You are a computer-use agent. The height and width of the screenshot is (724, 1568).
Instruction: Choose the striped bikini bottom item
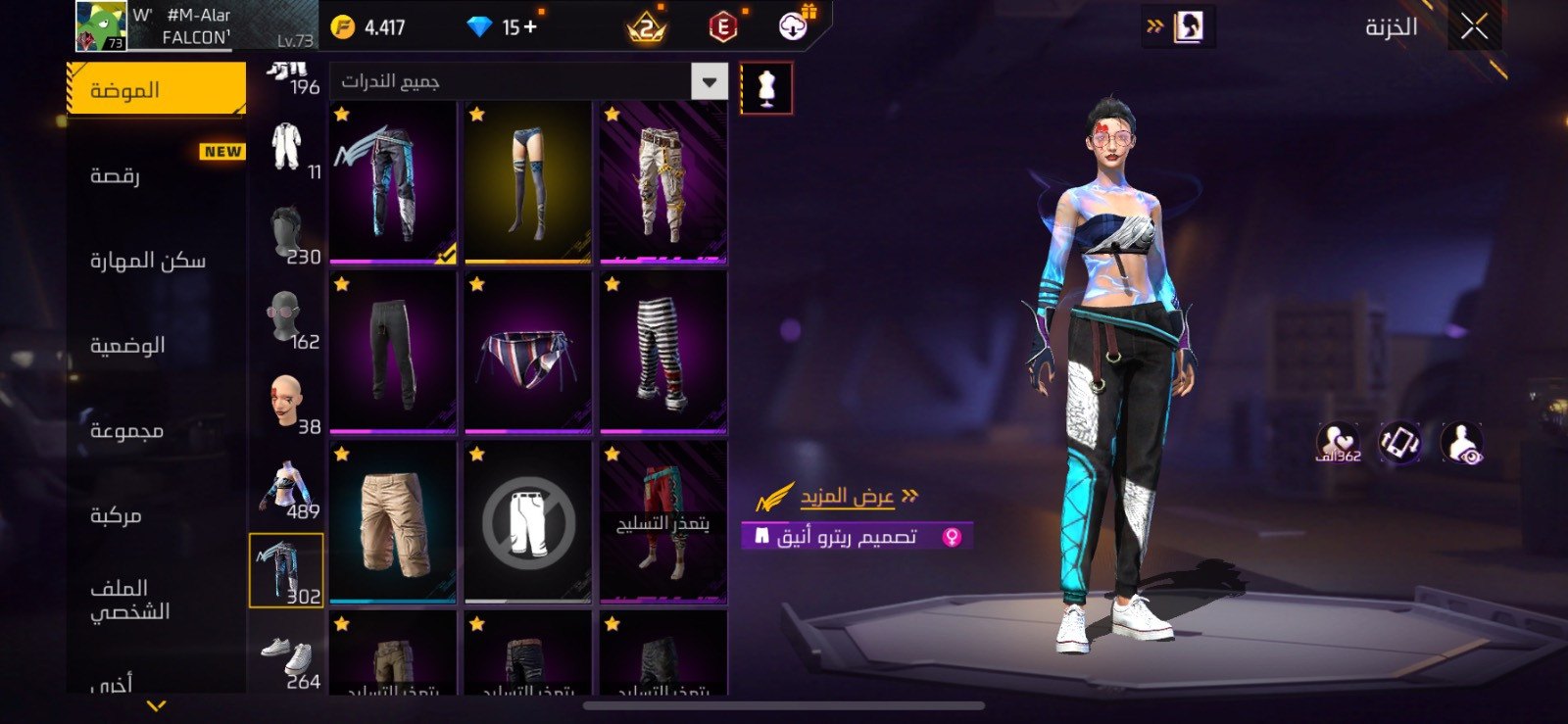tap(527, 352)
